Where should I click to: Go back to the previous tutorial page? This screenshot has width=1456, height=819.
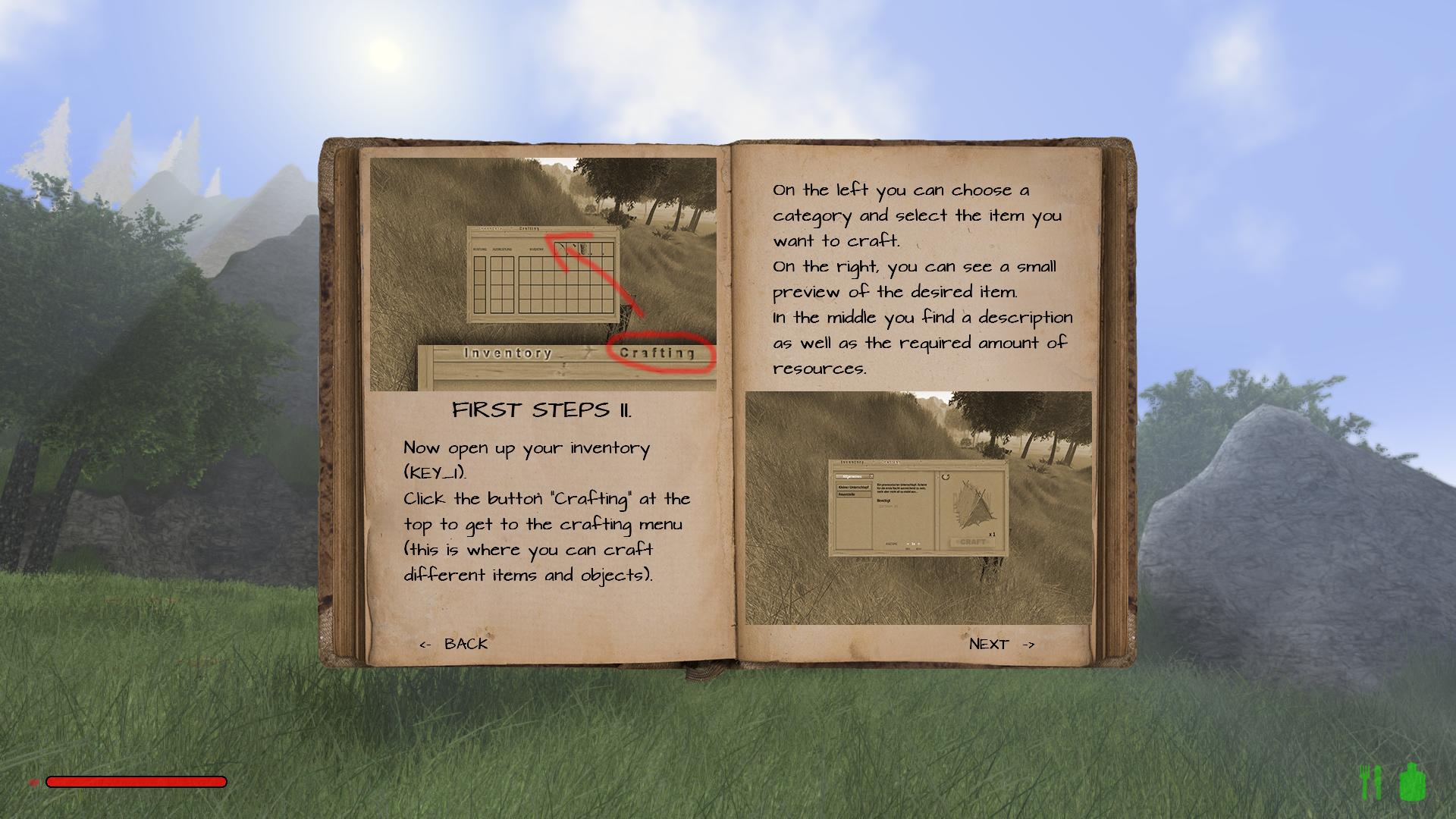tap(454, 644)
